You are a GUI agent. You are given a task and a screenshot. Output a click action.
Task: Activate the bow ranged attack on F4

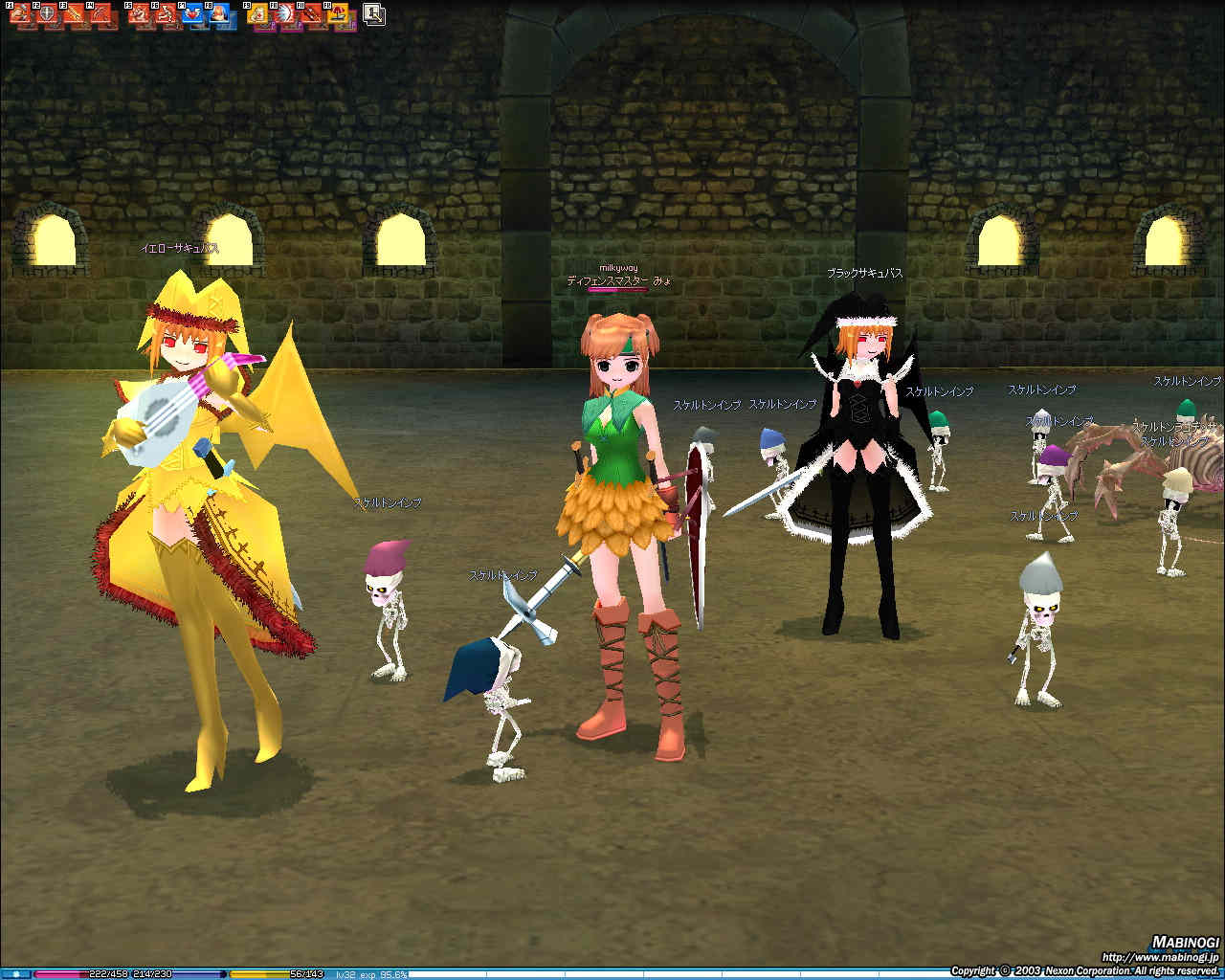point(102,16)
